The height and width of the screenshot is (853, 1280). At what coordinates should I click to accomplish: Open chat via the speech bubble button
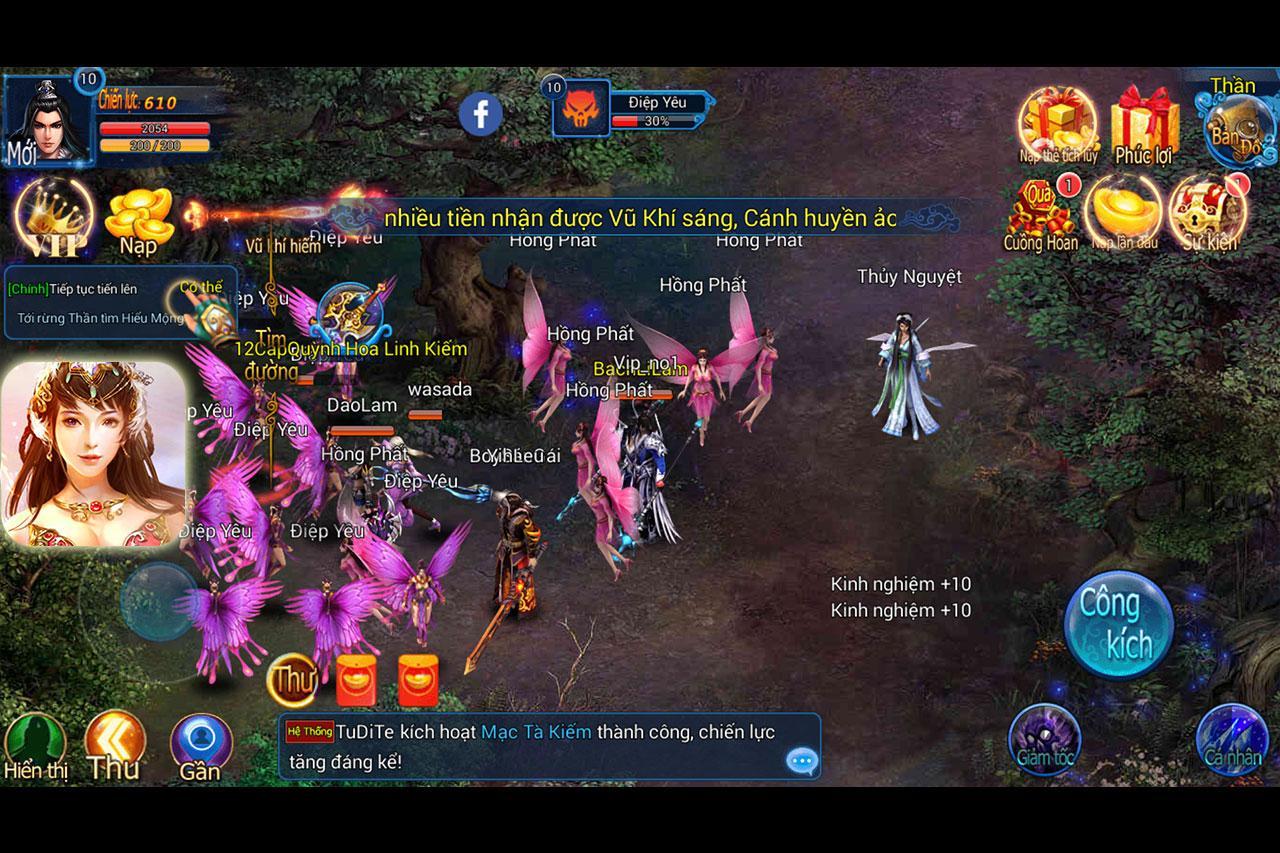[802, 761]
